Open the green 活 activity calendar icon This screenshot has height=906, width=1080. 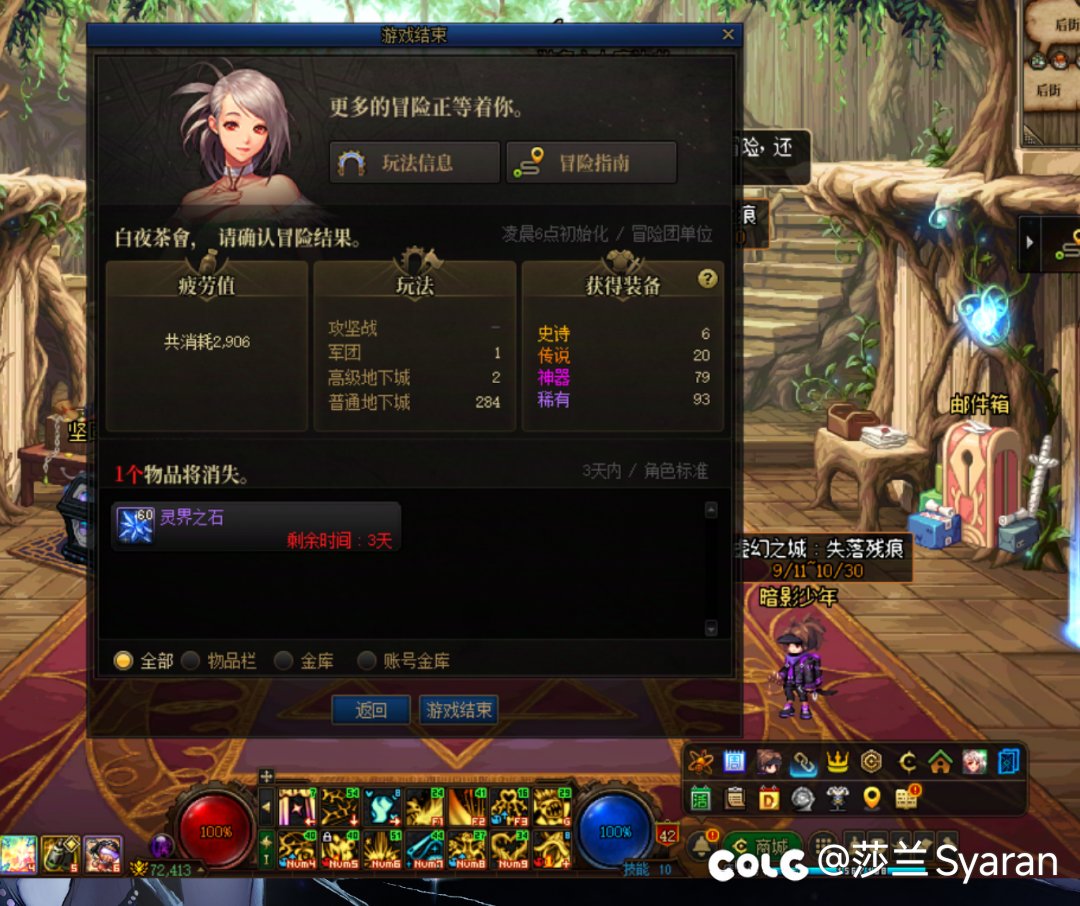point(701,798)
